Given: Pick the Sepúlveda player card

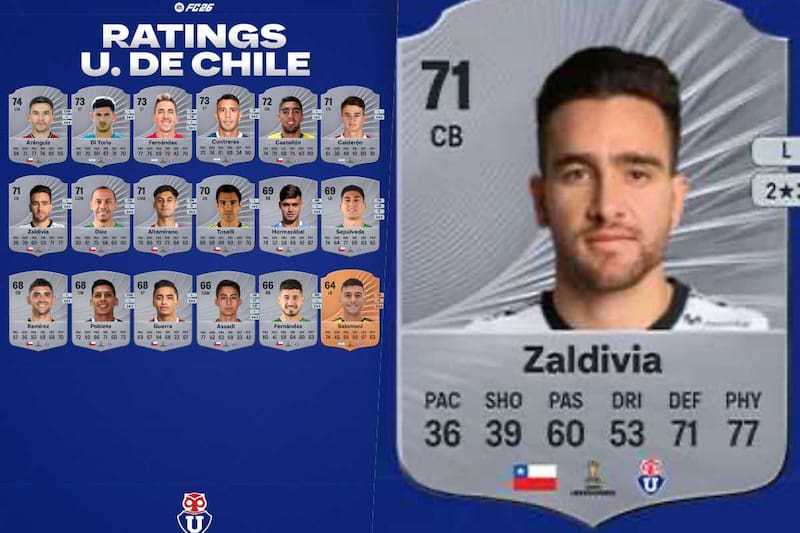Looking at the screenshot, I should coord(351,215).
